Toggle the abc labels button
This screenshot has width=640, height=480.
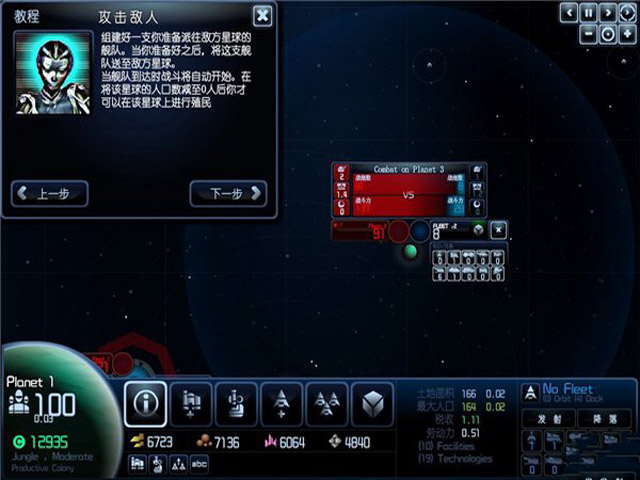tap(199, 463)
